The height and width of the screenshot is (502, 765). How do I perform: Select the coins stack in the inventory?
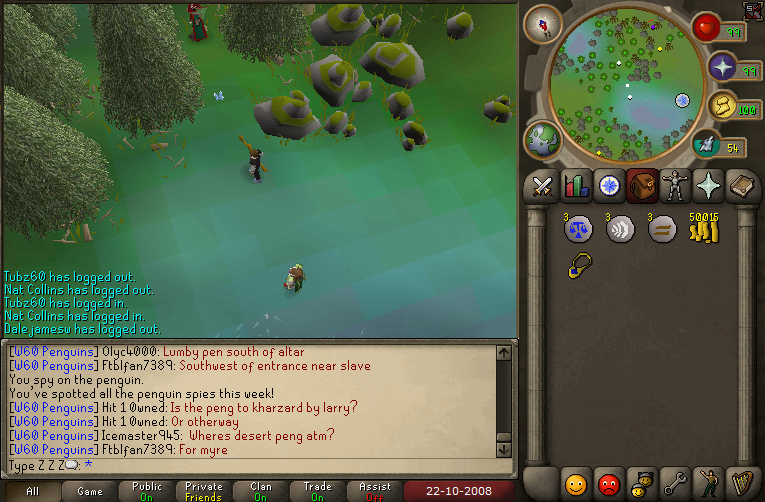point(703,230)
